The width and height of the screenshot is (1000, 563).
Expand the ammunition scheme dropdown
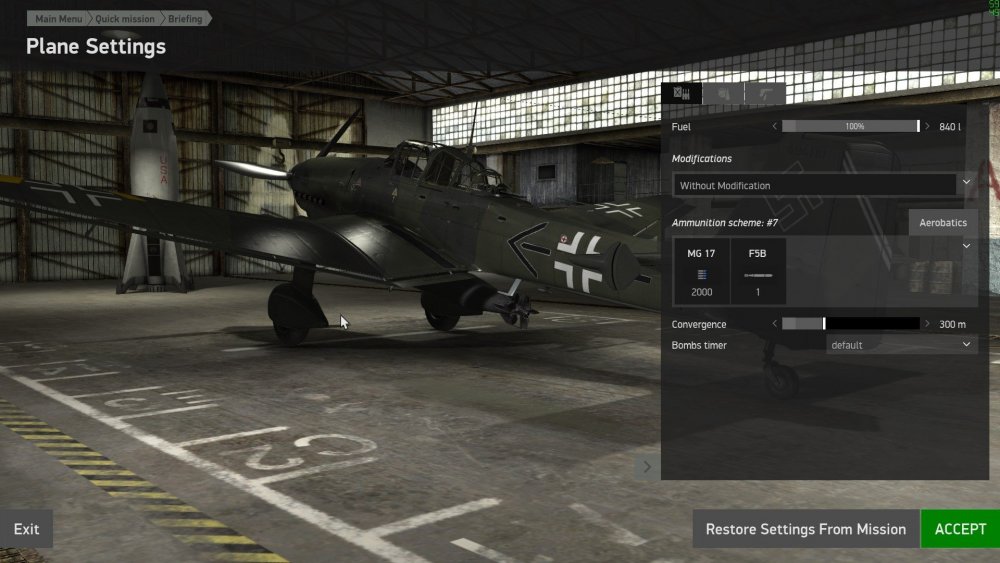pyautogui.click(x=966, y=246)
